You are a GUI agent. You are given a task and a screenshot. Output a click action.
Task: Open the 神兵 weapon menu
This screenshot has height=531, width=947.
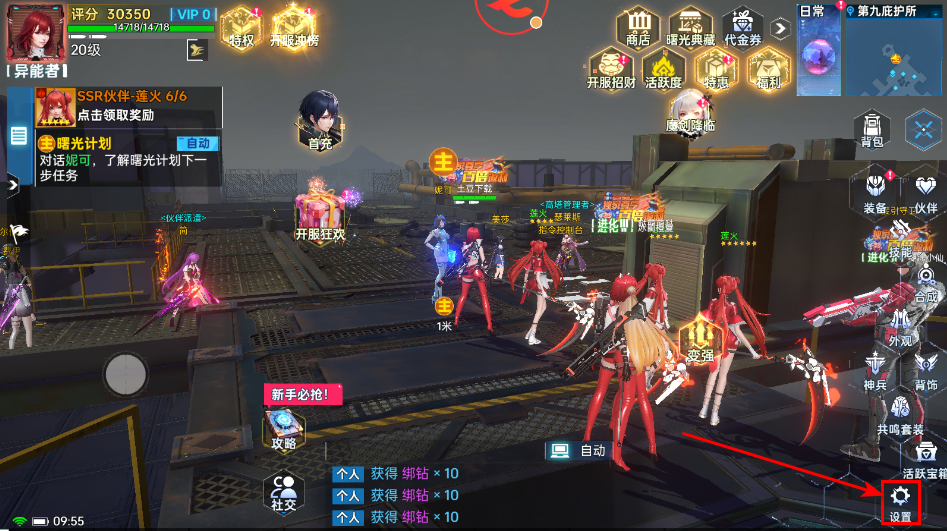click(x=874, y=368)
